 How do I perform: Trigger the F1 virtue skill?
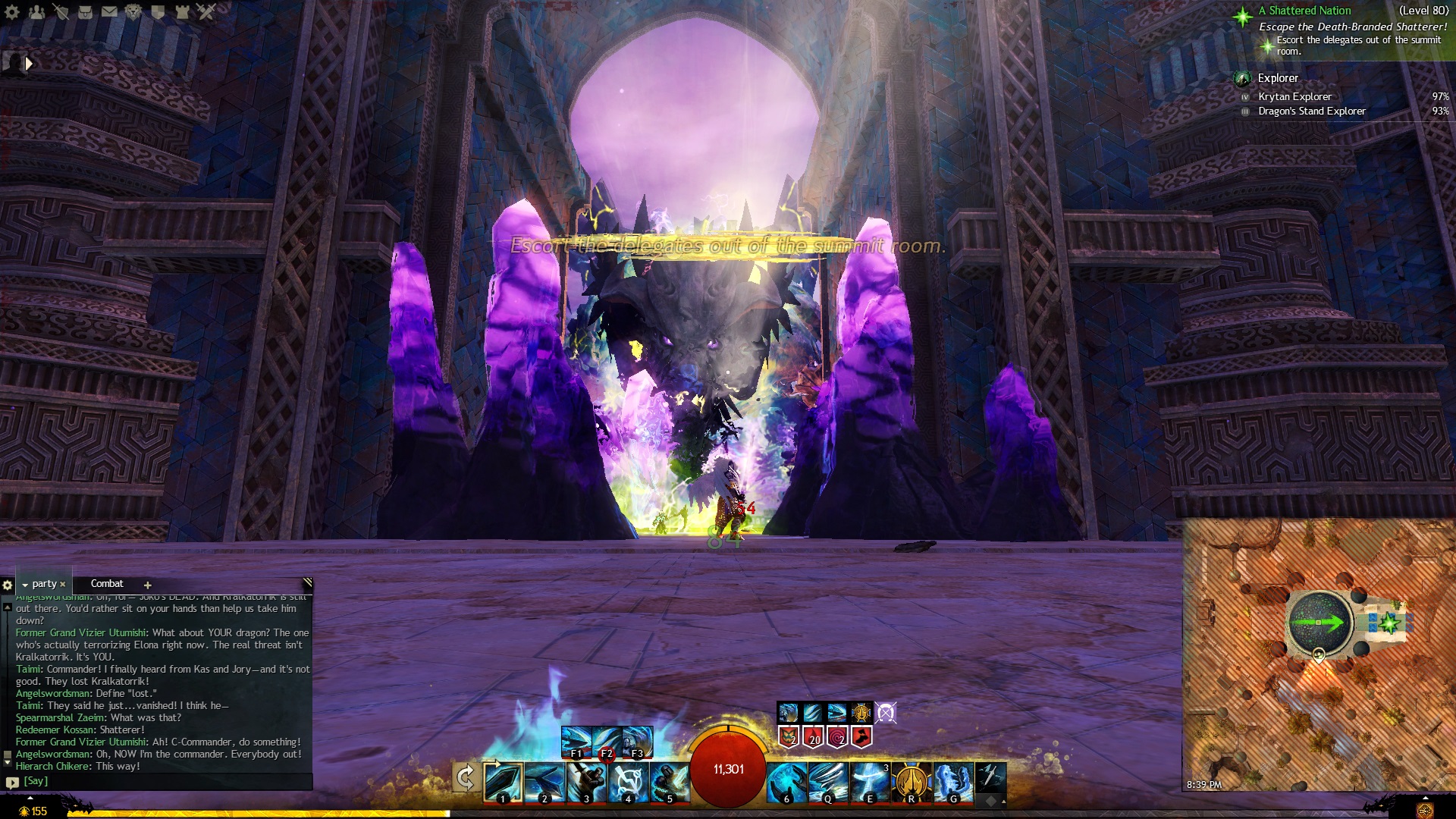coord(576,742)
